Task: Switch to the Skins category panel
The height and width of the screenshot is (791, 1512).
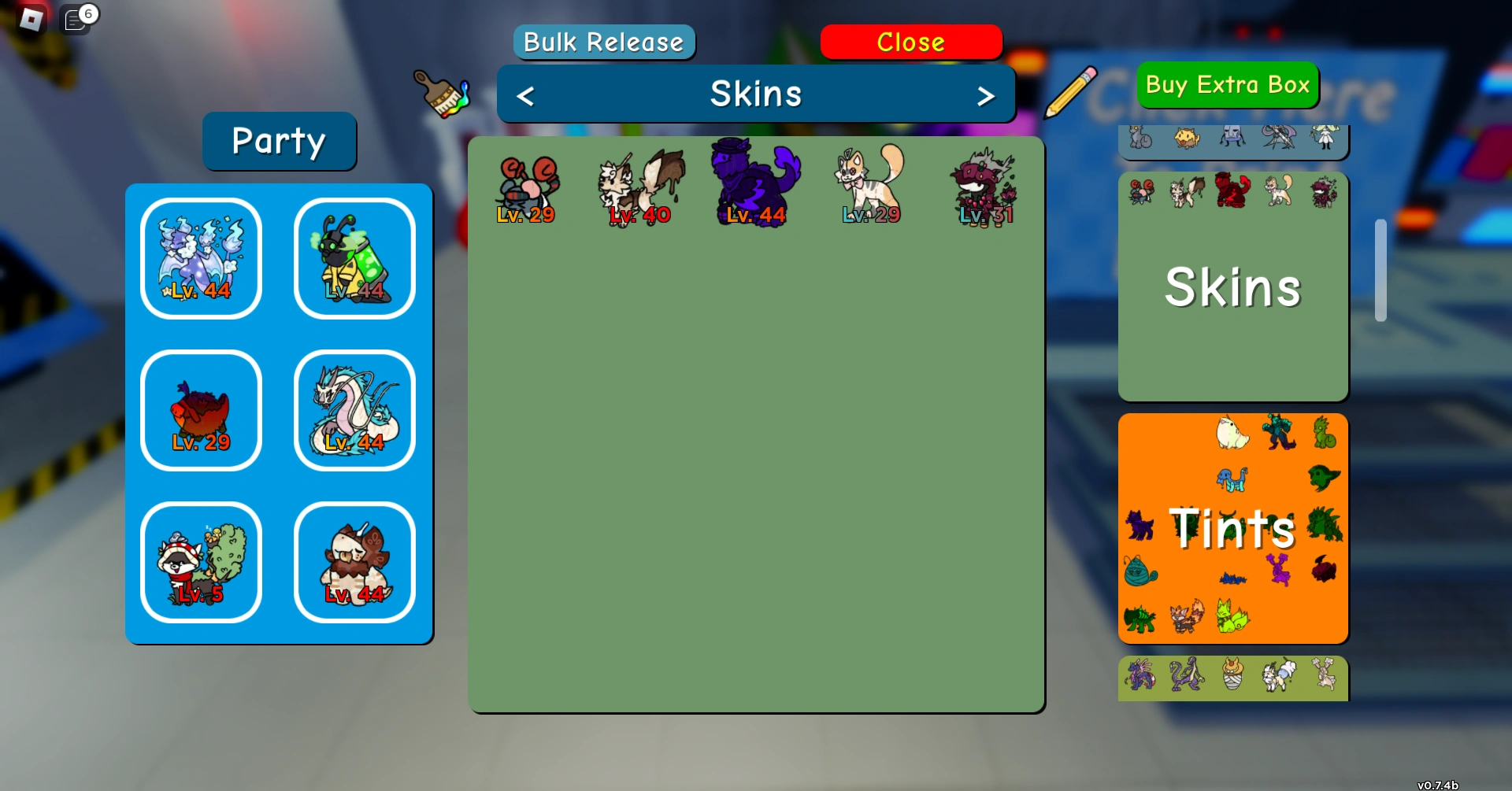Action: coord(1232,287)
